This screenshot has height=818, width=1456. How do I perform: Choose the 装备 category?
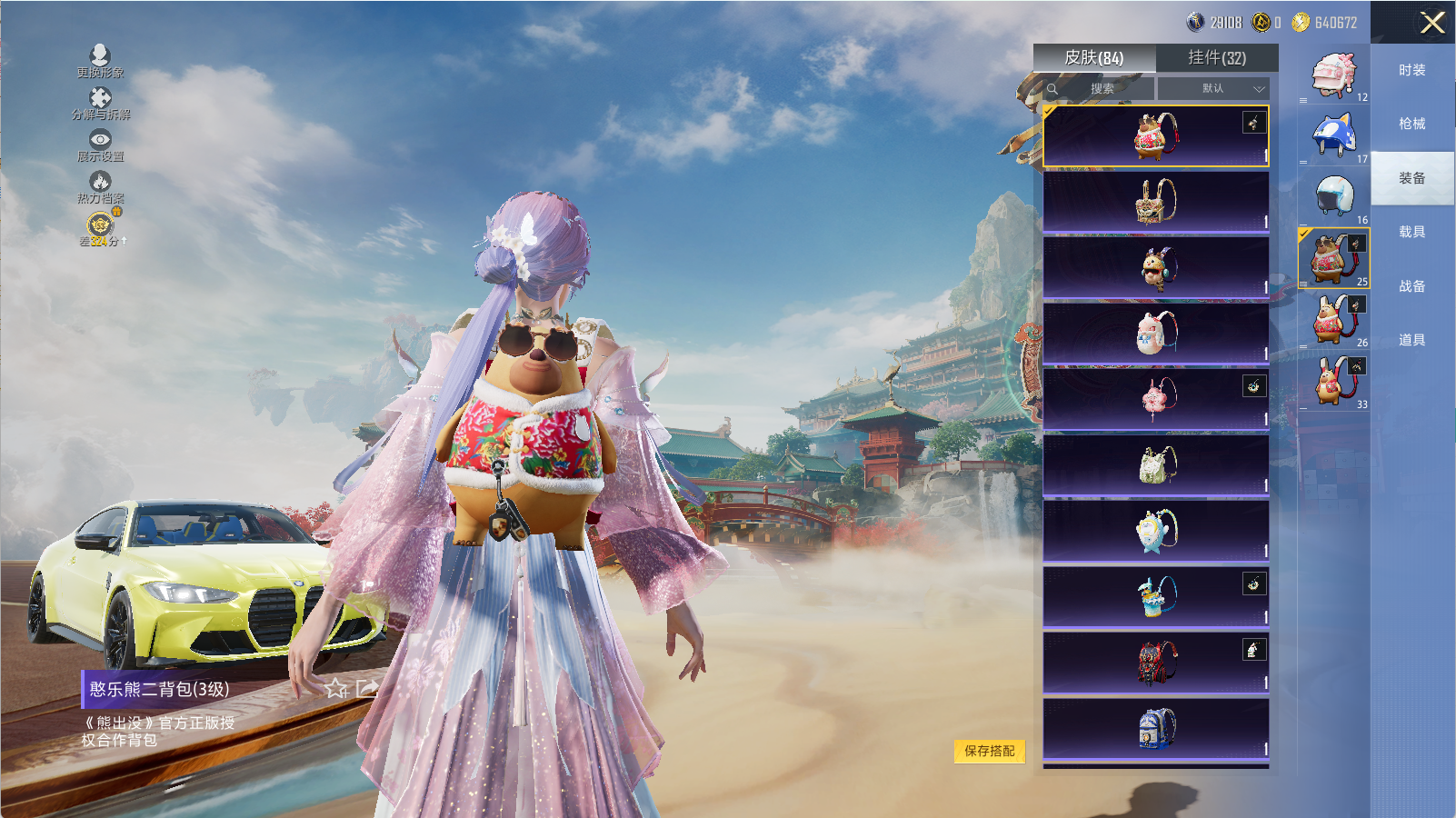[x=1411, y=178]
